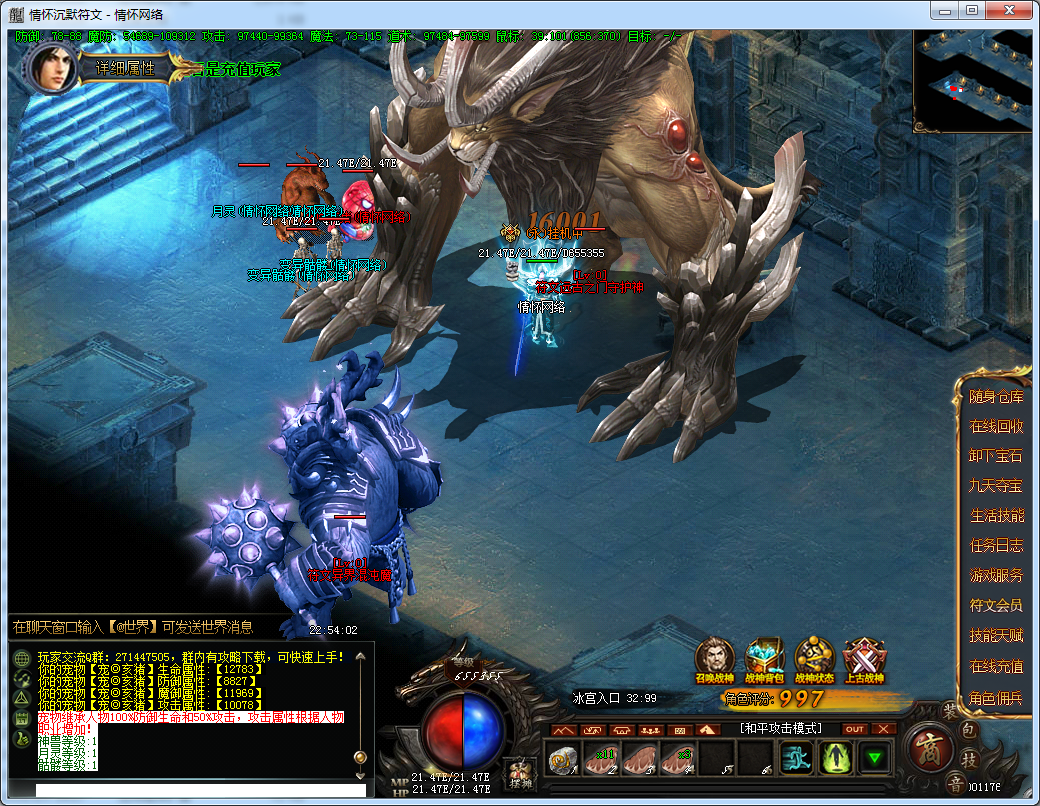
Task: Open 符文会员 rune membership
Action: pyautogui.click(x=996, y=605)
